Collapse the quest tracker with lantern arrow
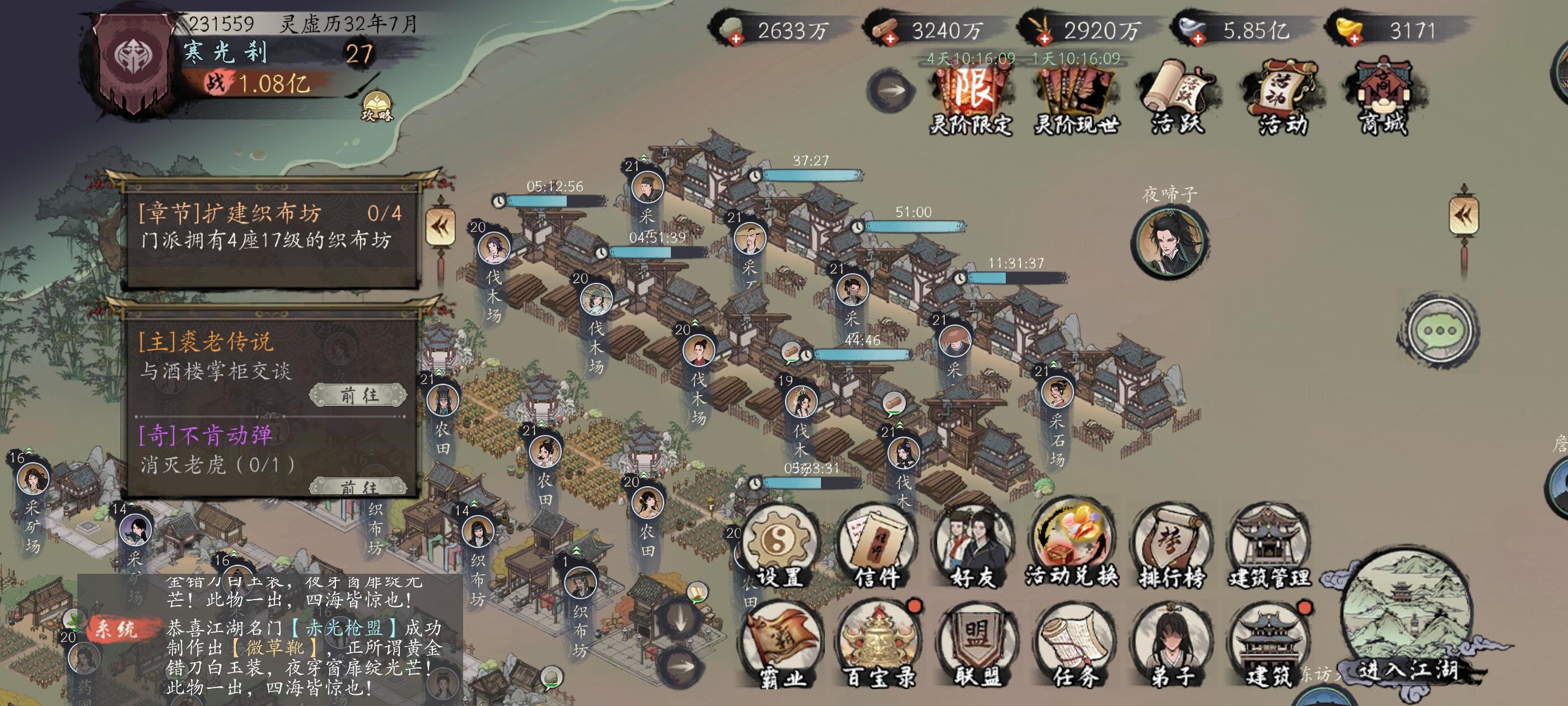This screenshot has height=706, width=1568. tap(440, 227)
